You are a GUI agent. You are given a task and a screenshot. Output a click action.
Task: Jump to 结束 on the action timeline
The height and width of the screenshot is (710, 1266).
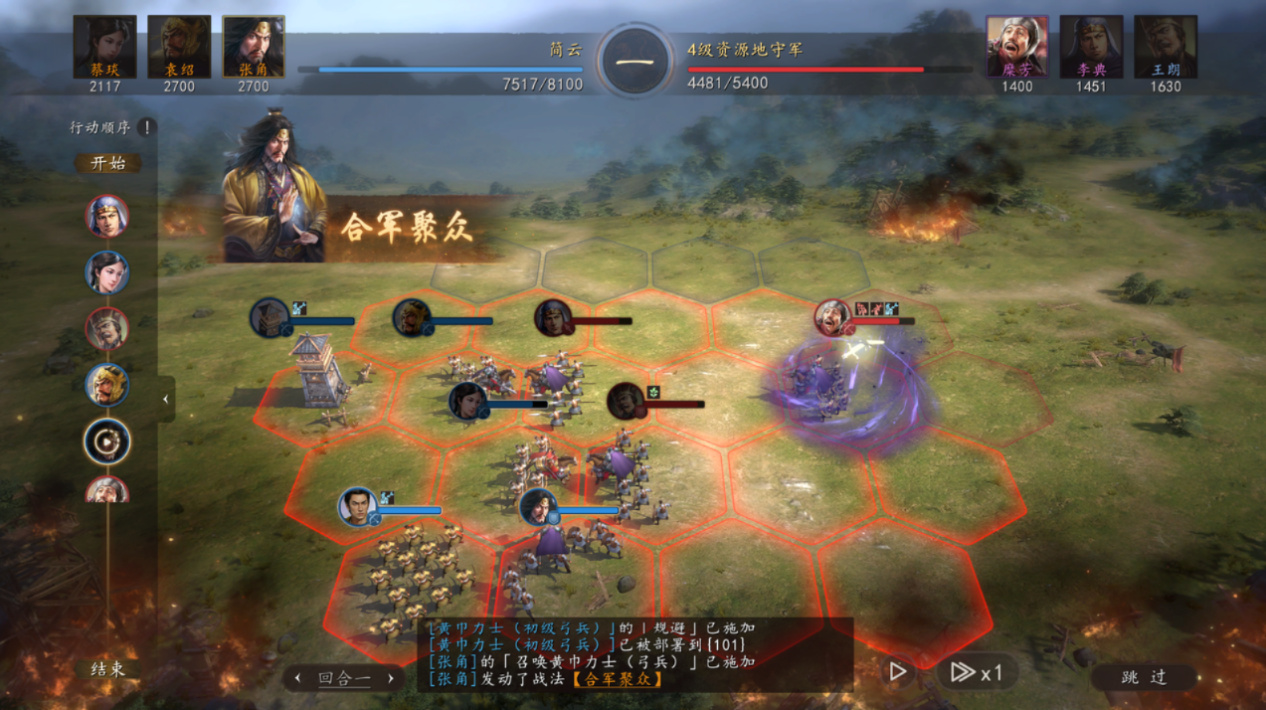click(x=108, y=669)
